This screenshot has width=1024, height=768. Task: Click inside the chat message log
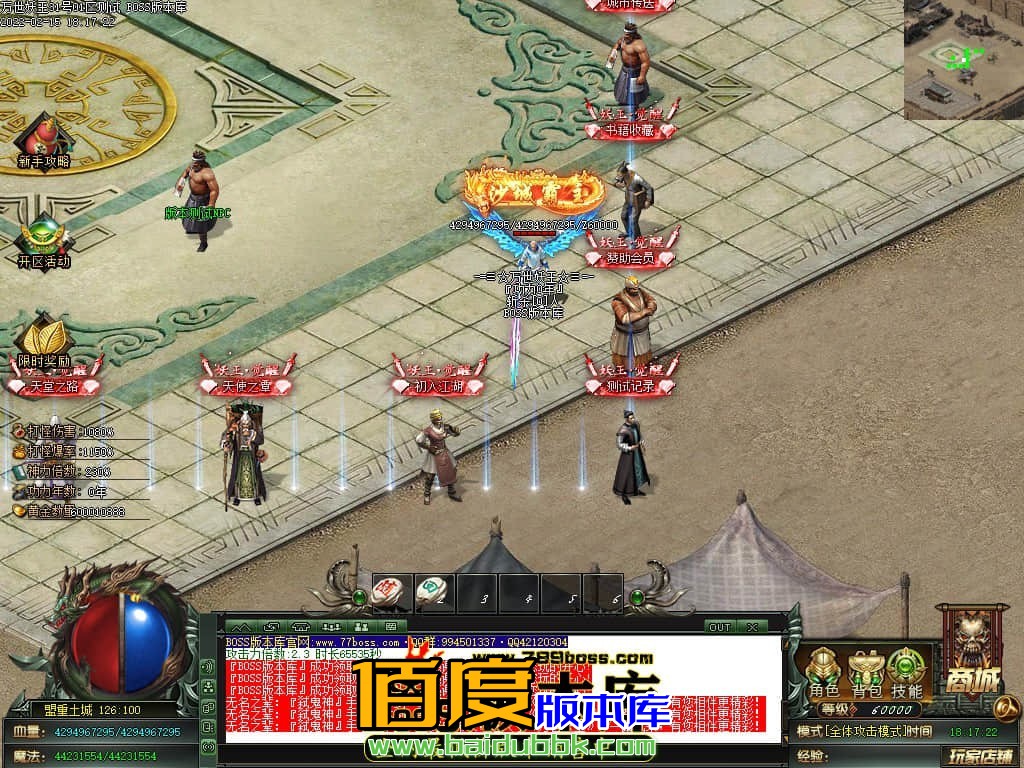click(x=500, y=689)
